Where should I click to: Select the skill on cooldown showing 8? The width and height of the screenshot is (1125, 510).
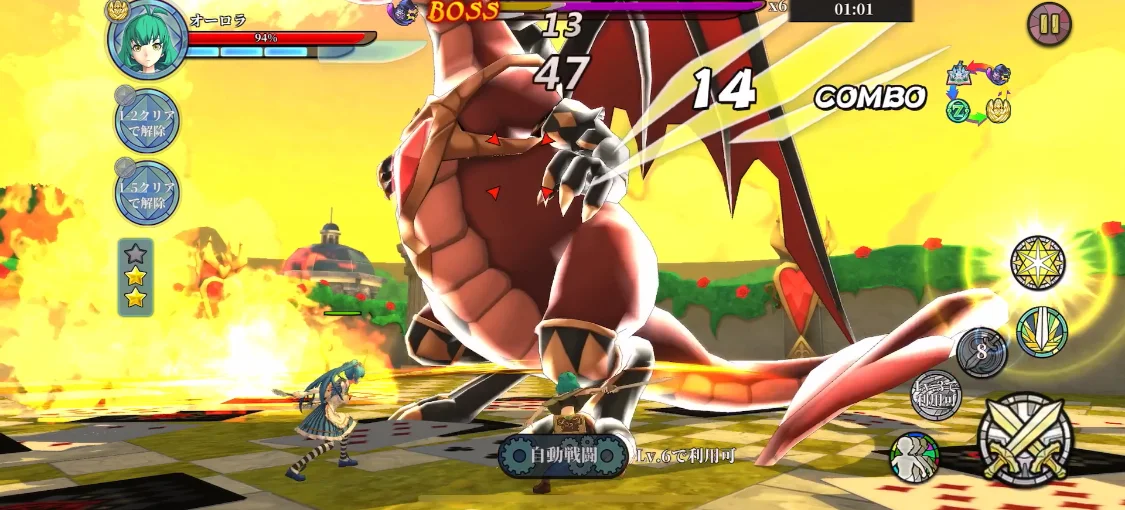click(981, 352)
